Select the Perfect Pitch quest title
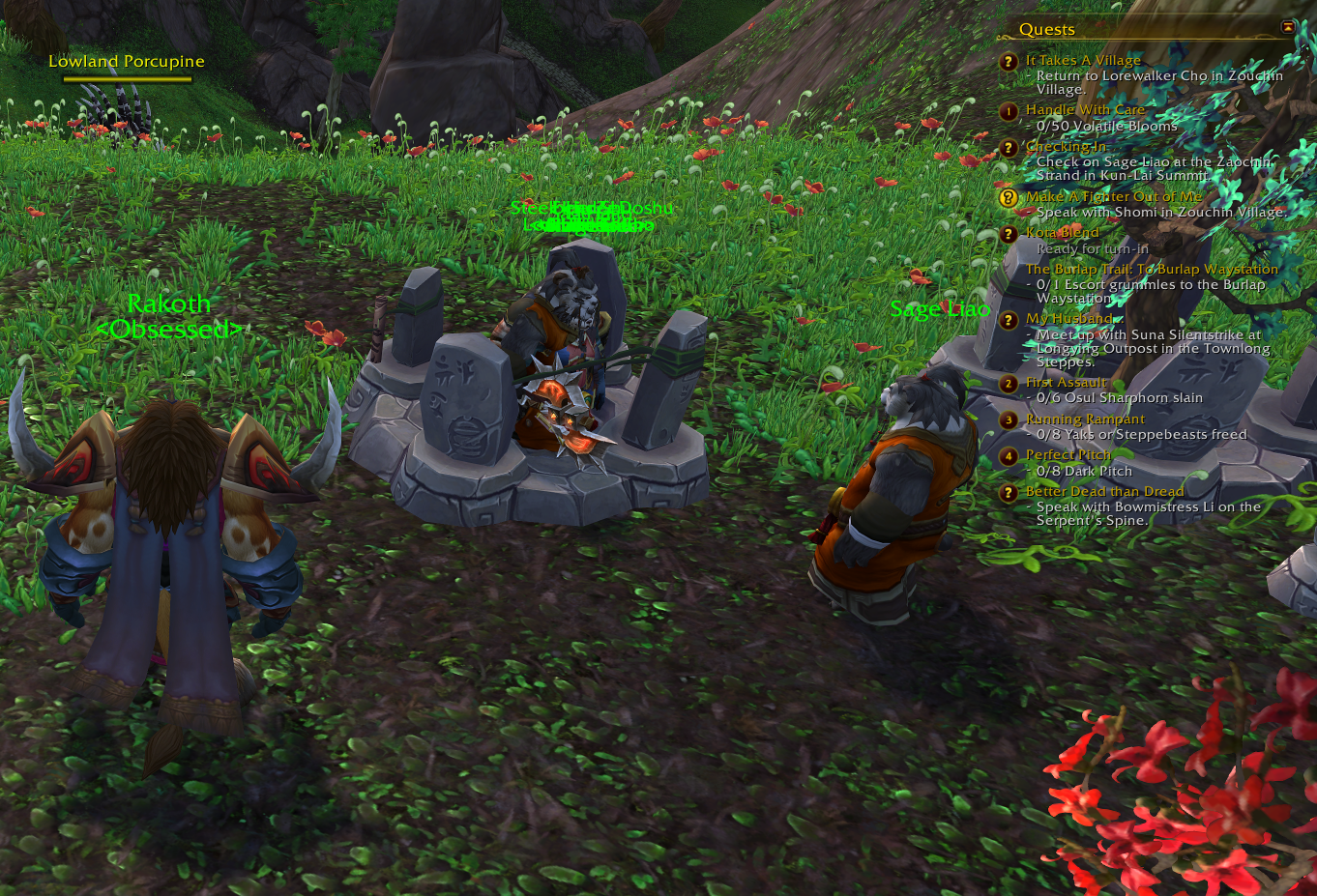The image size is (1317, 896). 1068,455
